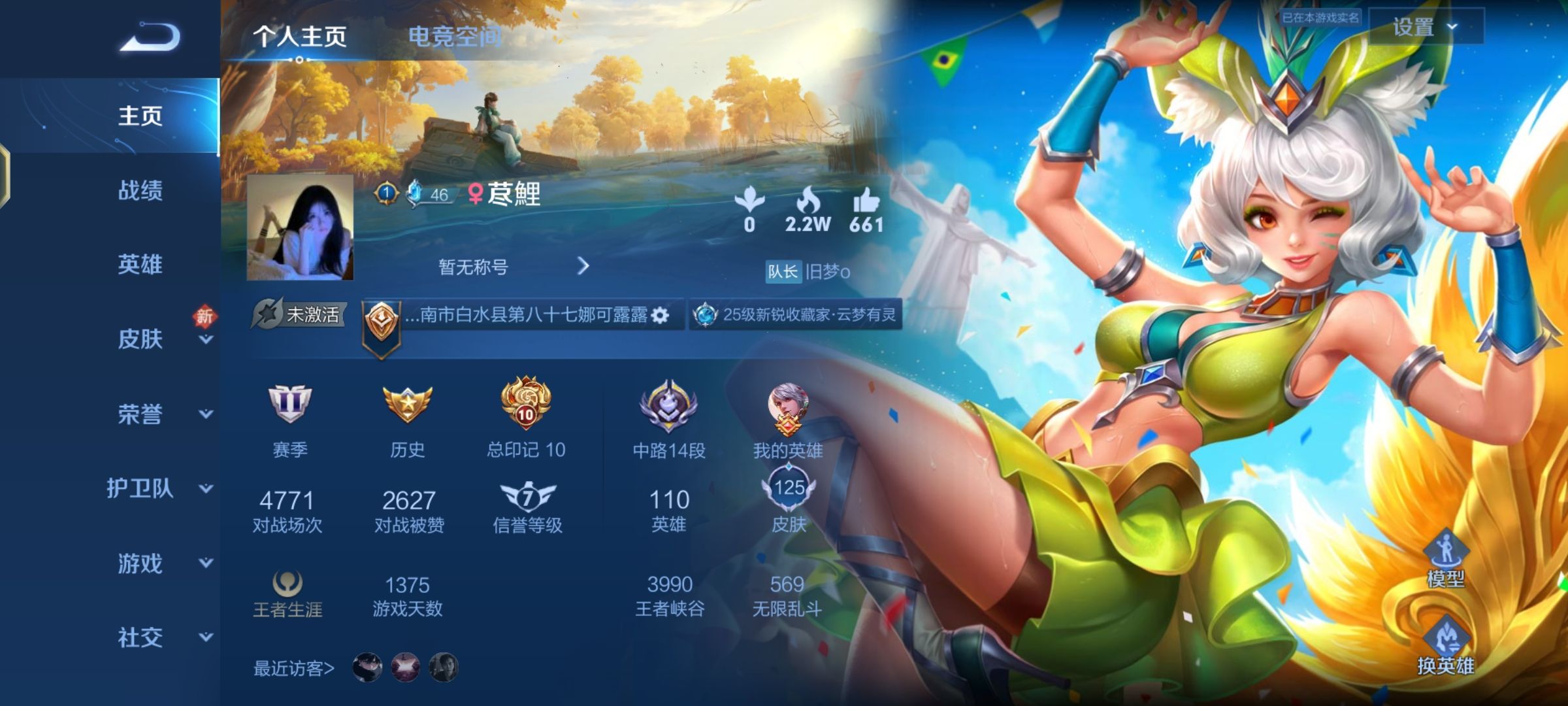Open the 信誉等级 level 7 icon
This screenshot has height=706, width=1568.
[x=529, y=494]
